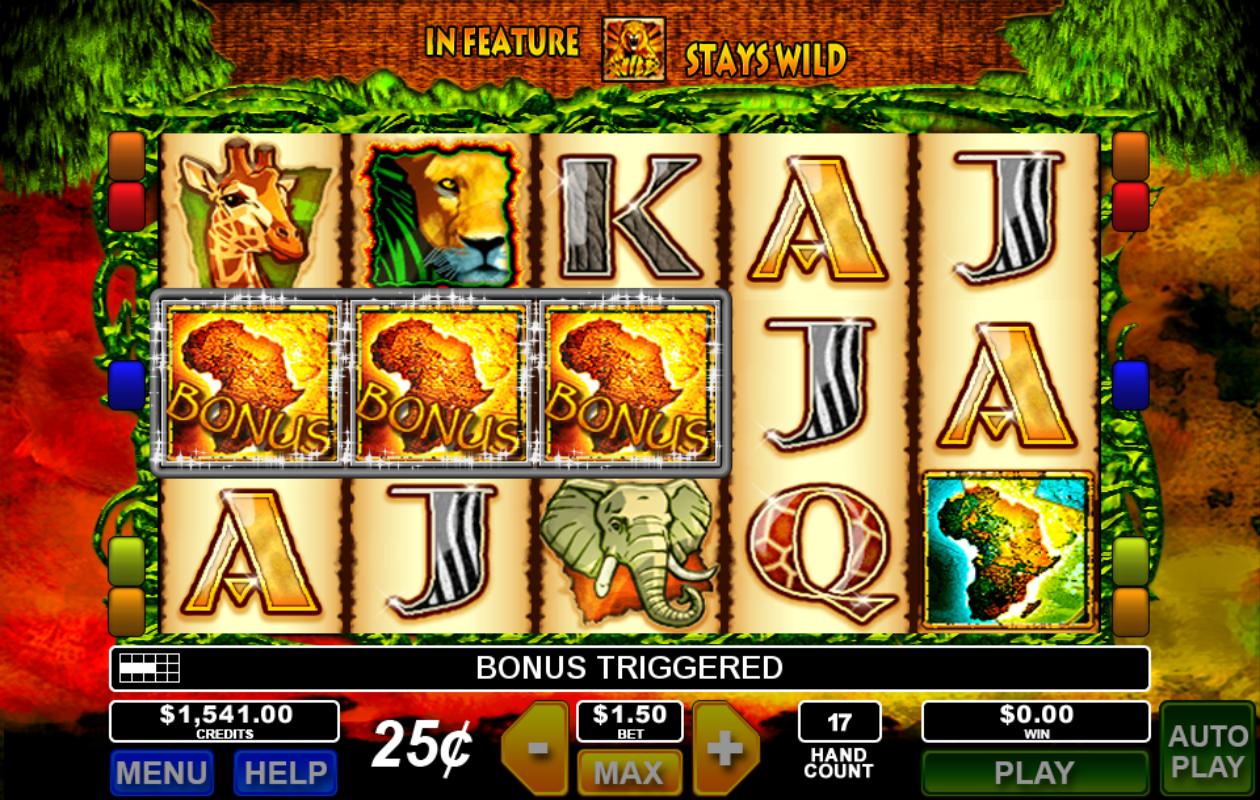Activate AUTO PLAY
The image size is (1260, 800).
tap(1207, 750)
